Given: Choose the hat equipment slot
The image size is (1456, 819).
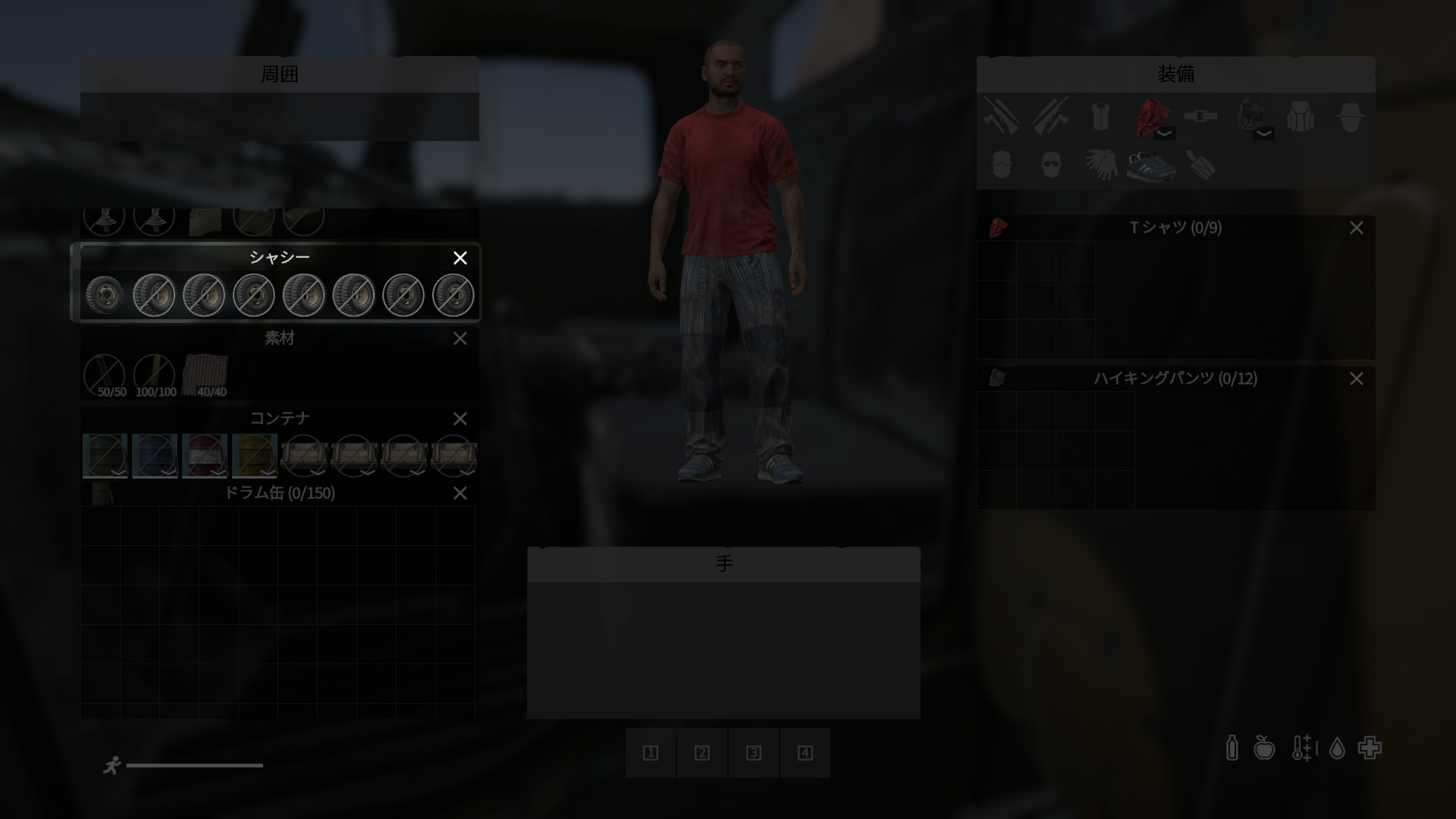Looking at the screenshot, I should (x=1350, y=118).
